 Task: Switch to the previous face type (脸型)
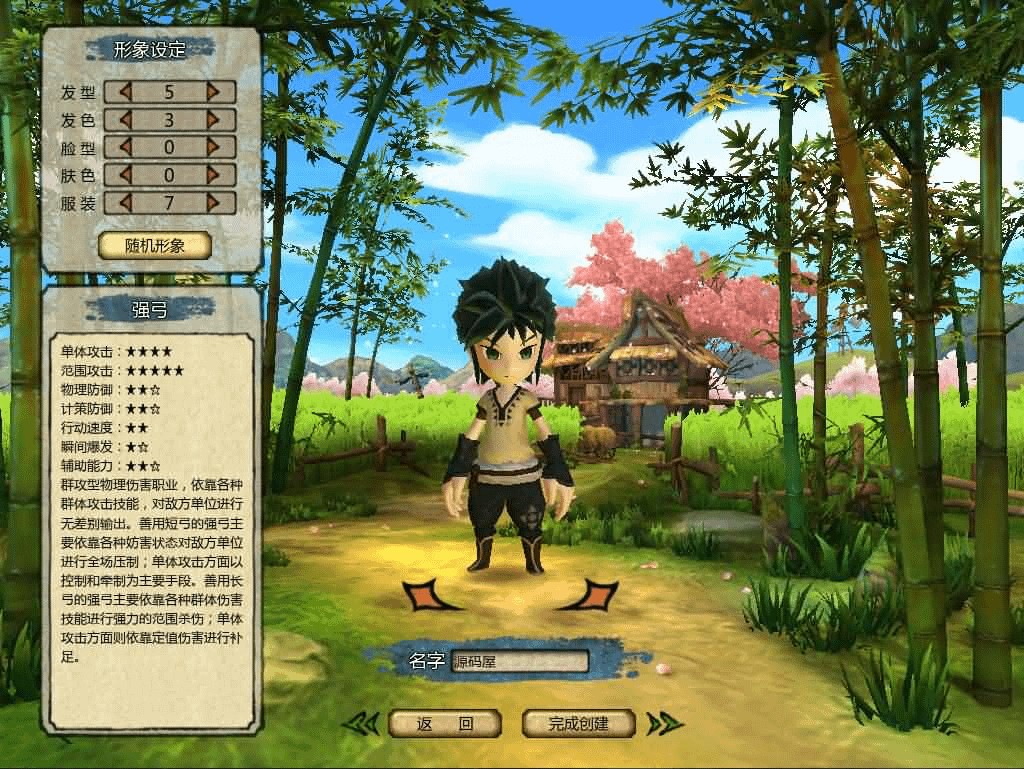[x=126, y=148]
